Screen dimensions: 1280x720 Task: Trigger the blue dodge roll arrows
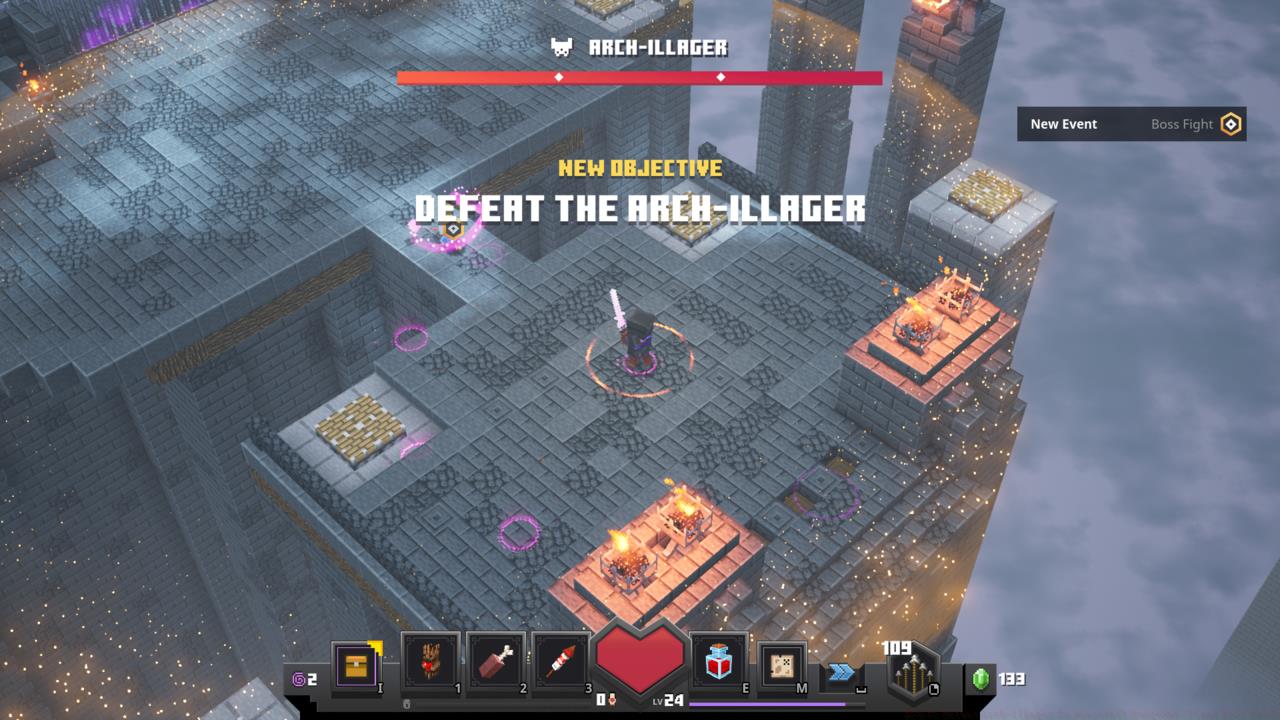(842, 673)
